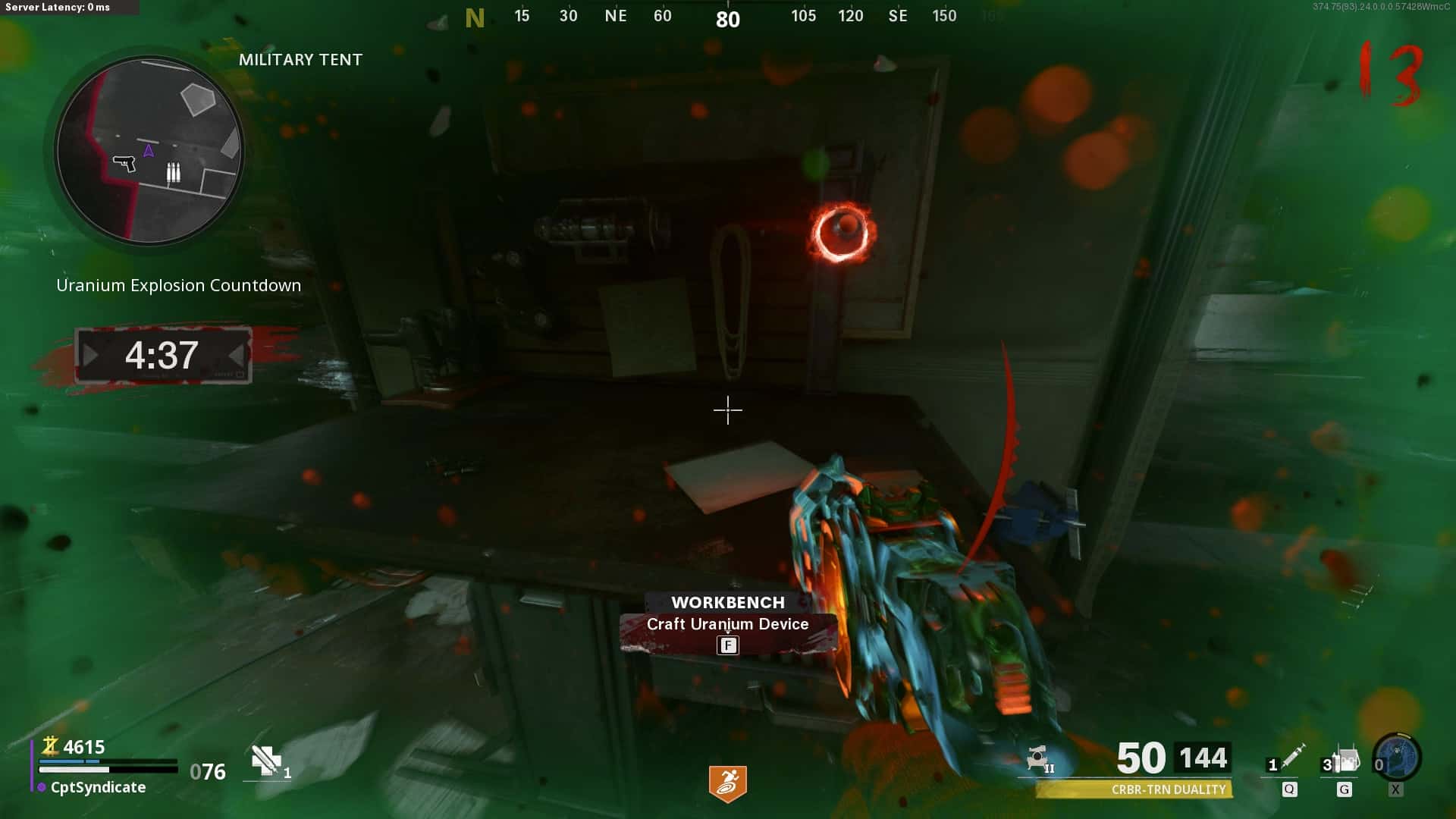Image resolution: width=1456 pixels, height=819 pixels.
Task: Click the Uranium Explosion Countdown objective tracker
Action: coord(178,285)
